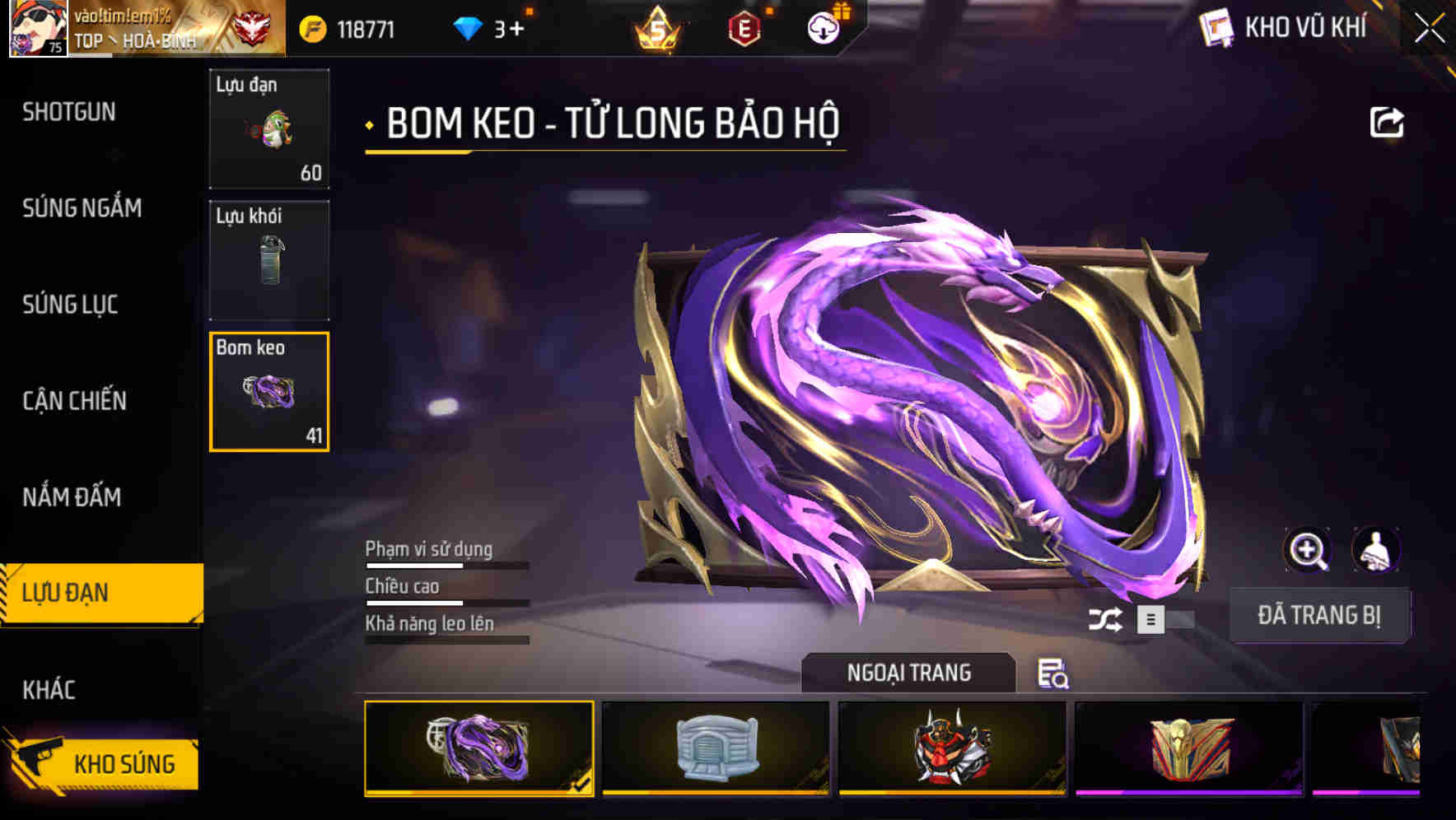Expand the CẬN CHIẾN weapon section
This screenshot has height=820, width=1456.
tap(72, 401)
